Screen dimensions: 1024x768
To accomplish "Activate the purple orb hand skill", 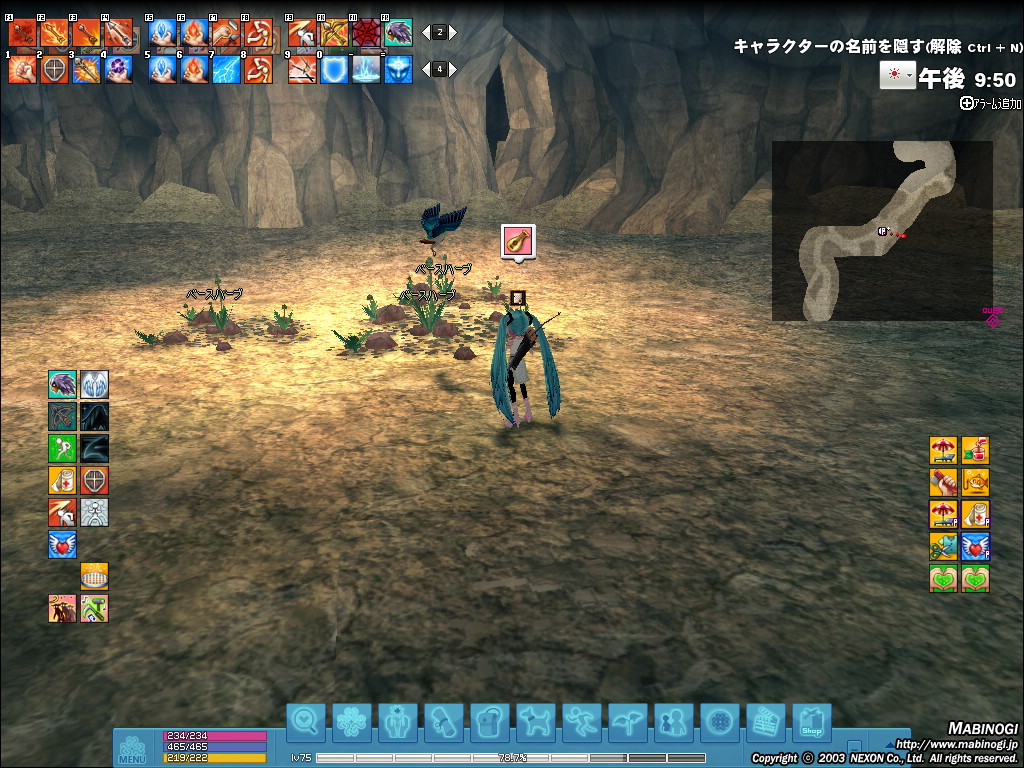I will (x=118, y=69).
